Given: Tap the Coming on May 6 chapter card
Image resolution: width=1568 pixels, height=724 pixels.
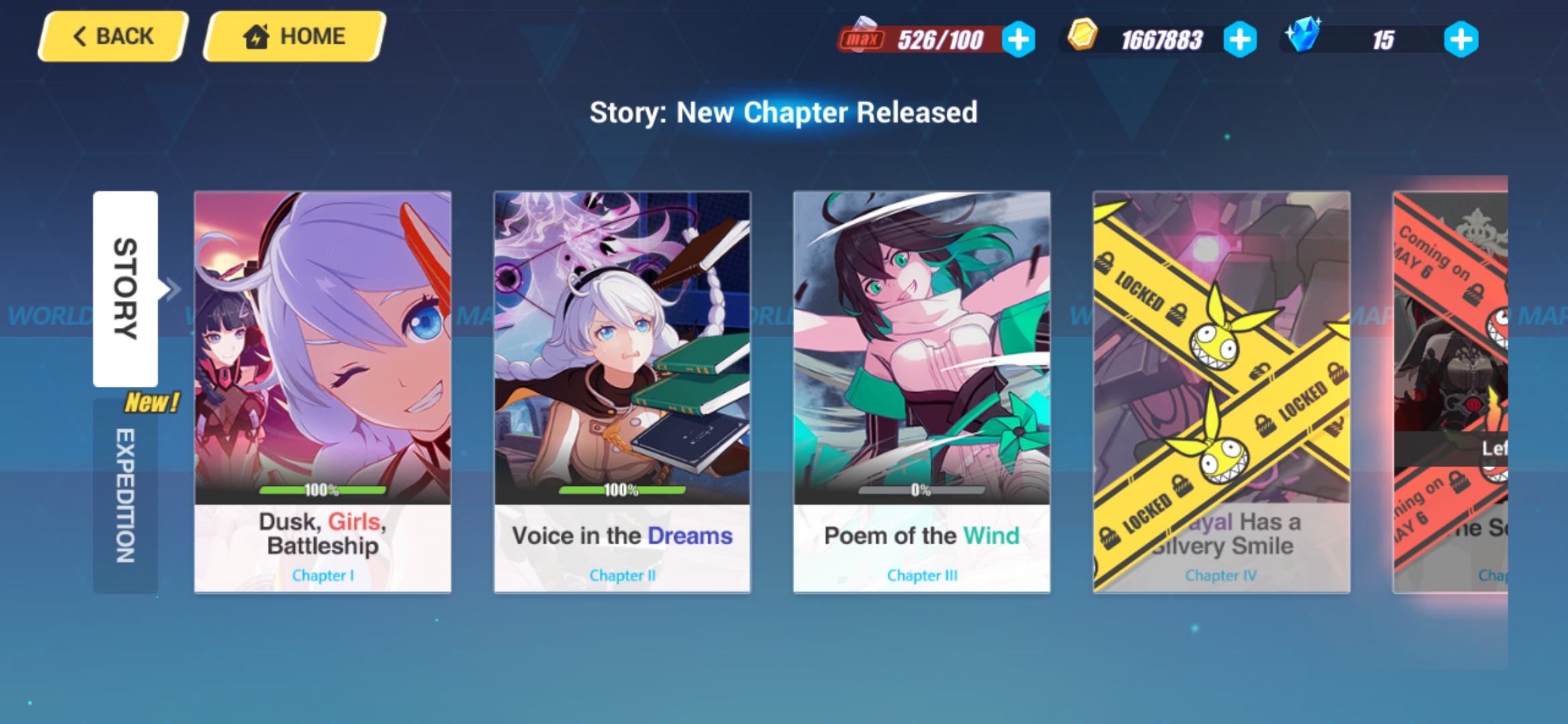Looking at the screenshot, I should pyautogui.click(x=1450, y=392).
